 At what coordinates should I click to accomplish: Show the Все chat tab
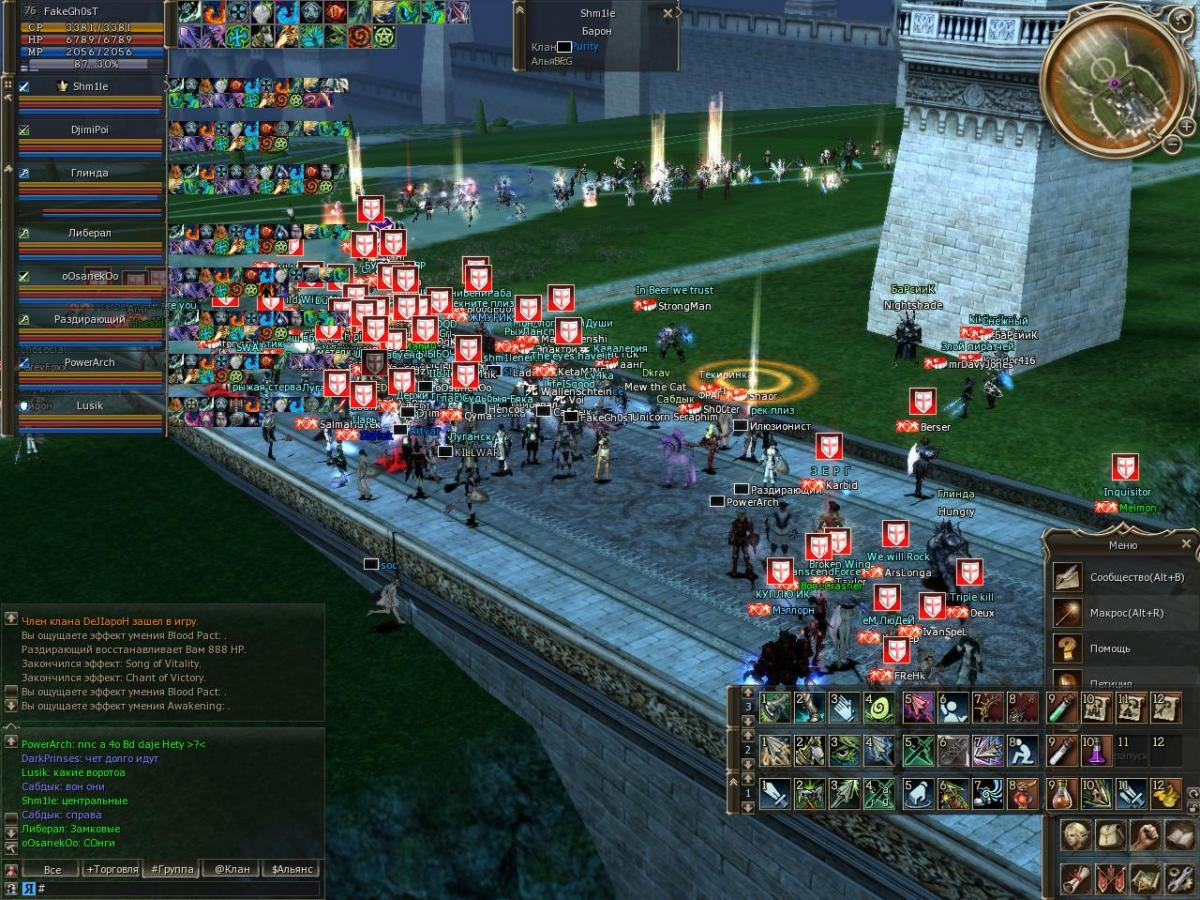52,869
